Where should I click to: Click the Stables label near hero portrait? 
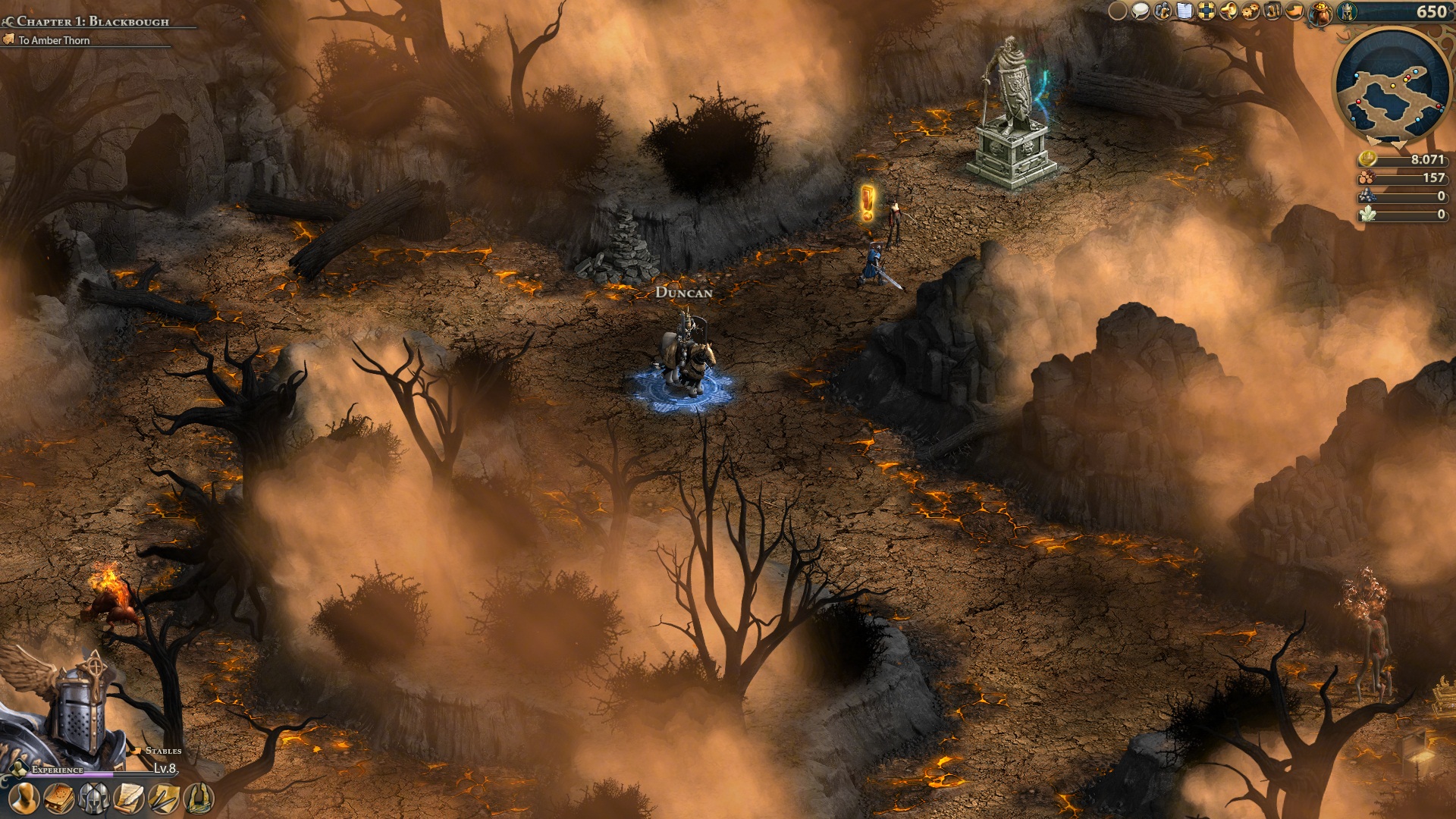click(163, 751)
